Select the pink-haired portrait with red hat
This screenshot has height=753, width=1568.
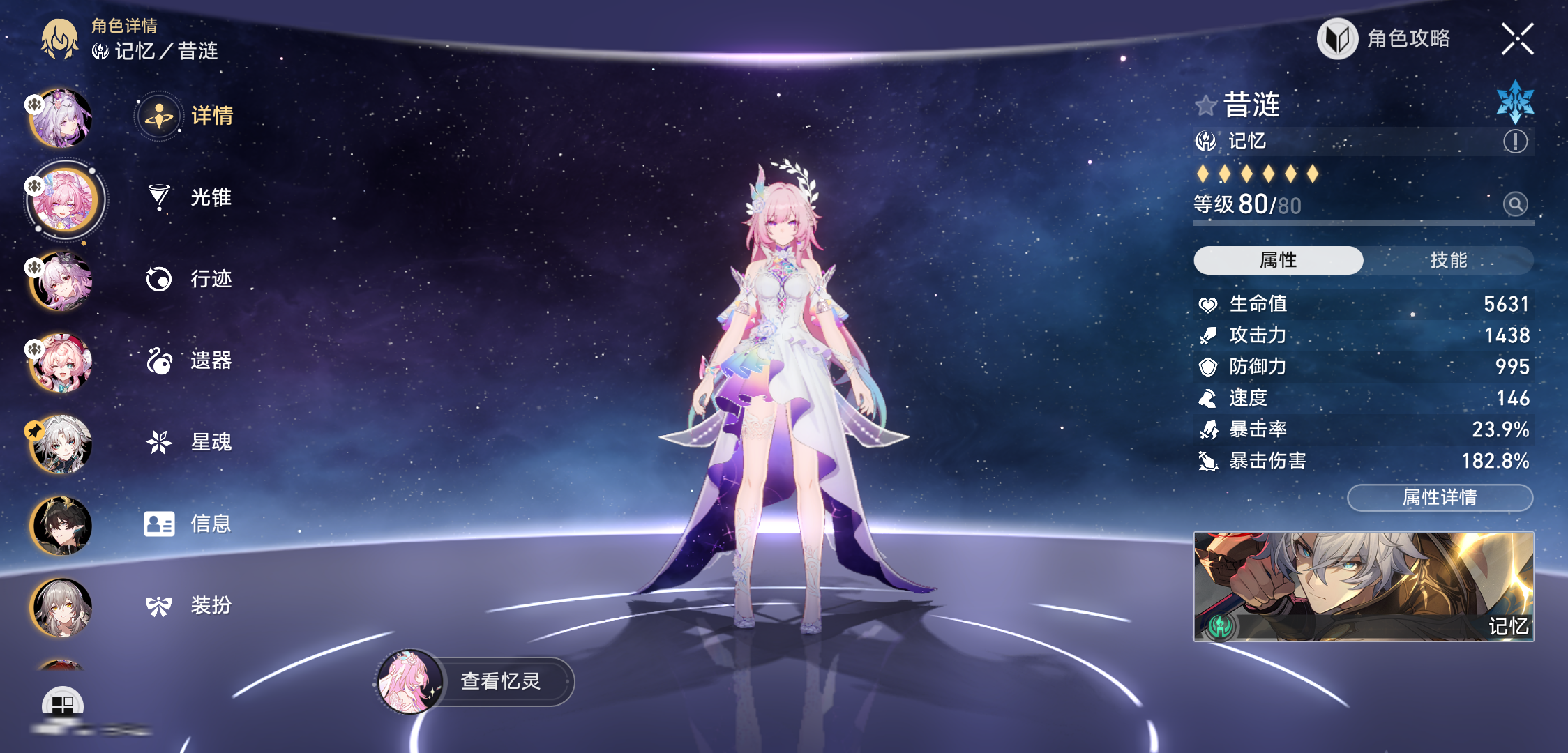(61, 363)
